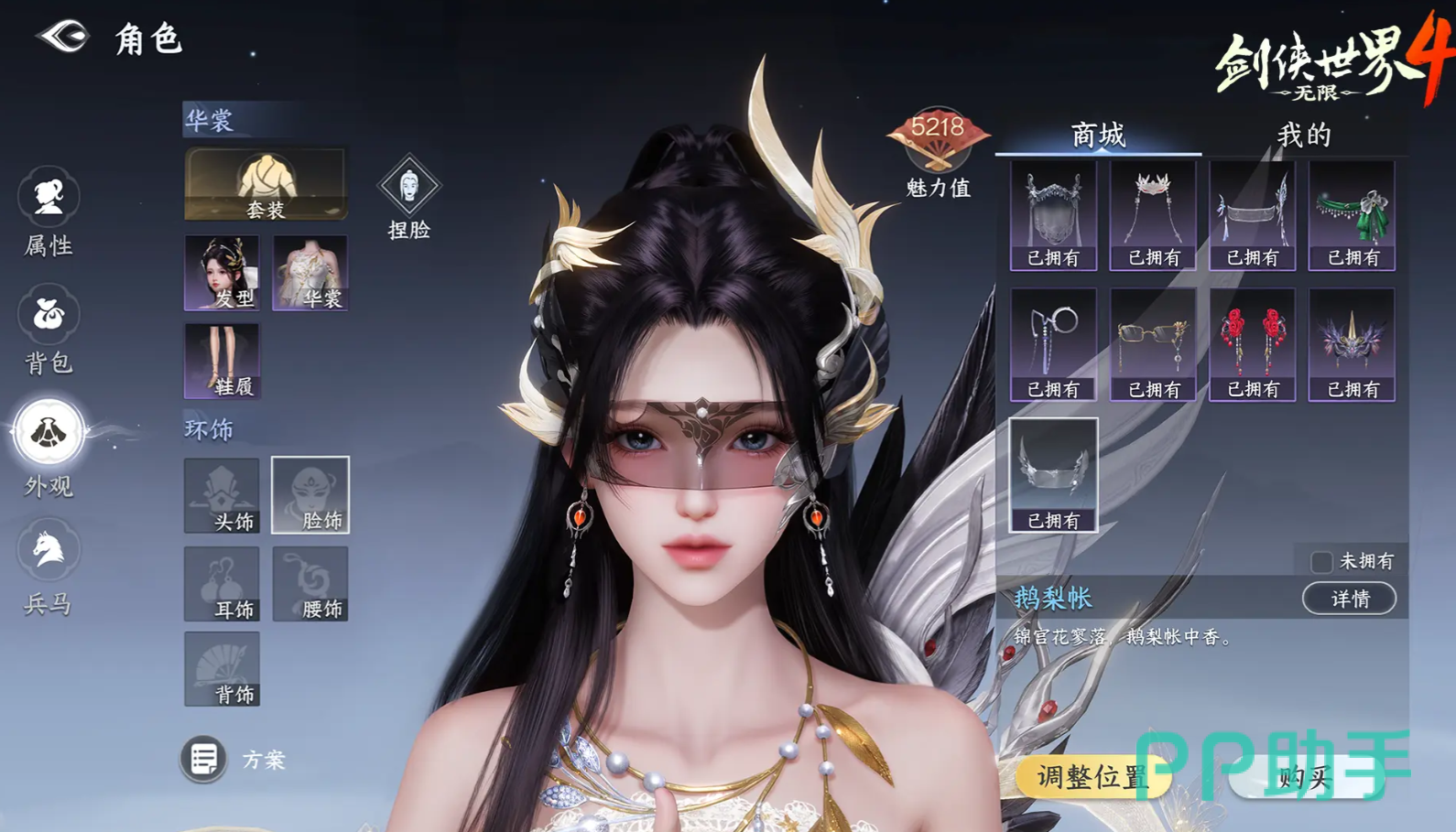Open the 方案 presets list
Viewport: 1456px width, 832px height.
click(x=203, y=759)
